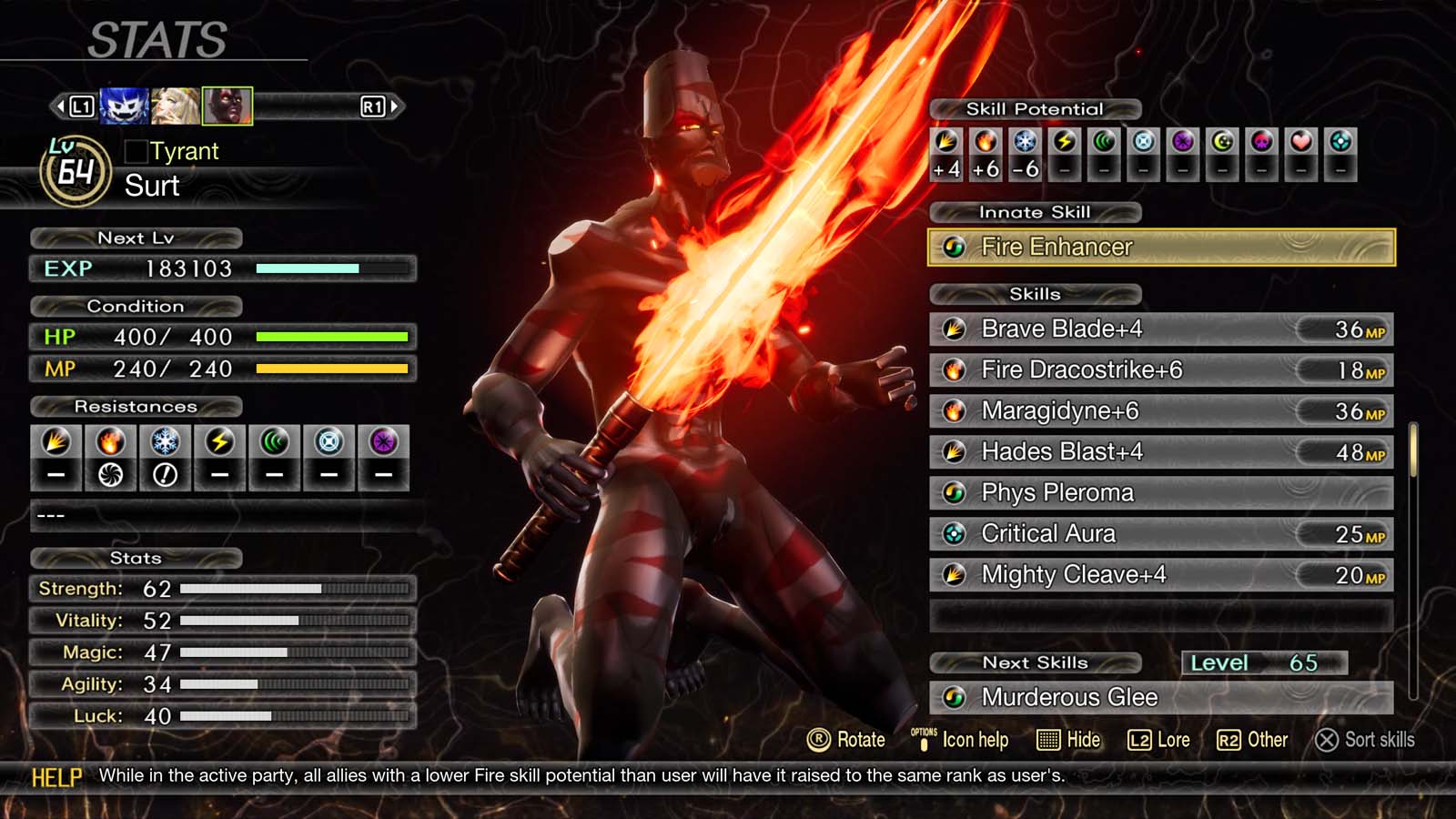1456x819 pixels.
Task: Click the physical skill potential icon
Action: pos(946,142)
